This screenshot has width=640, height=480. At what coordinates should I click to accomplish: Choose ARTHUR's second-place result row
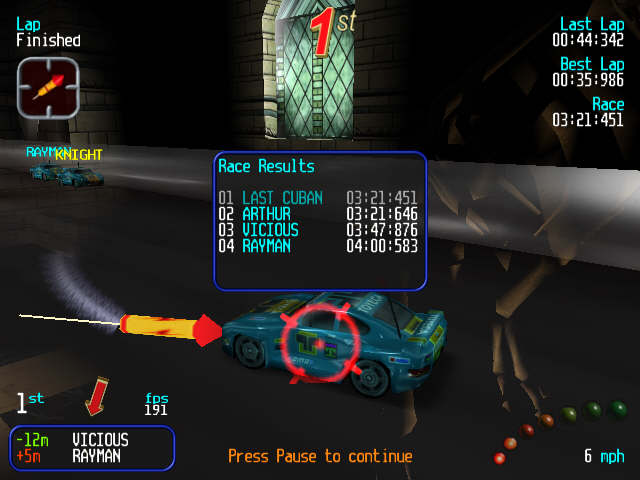[x=318, y=214]
